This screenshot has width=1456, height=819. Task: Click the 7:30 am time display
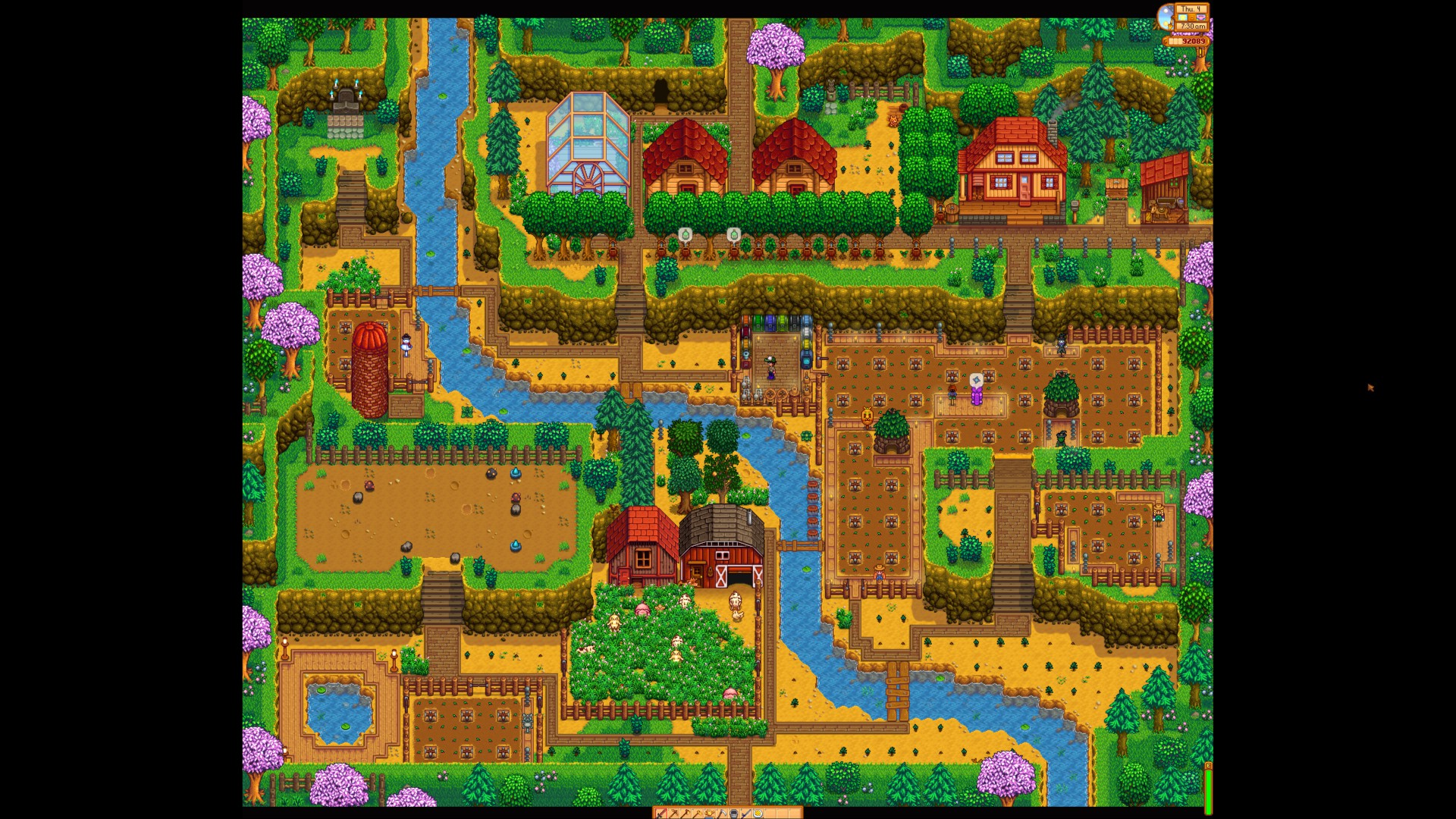tap(1191, 27)
